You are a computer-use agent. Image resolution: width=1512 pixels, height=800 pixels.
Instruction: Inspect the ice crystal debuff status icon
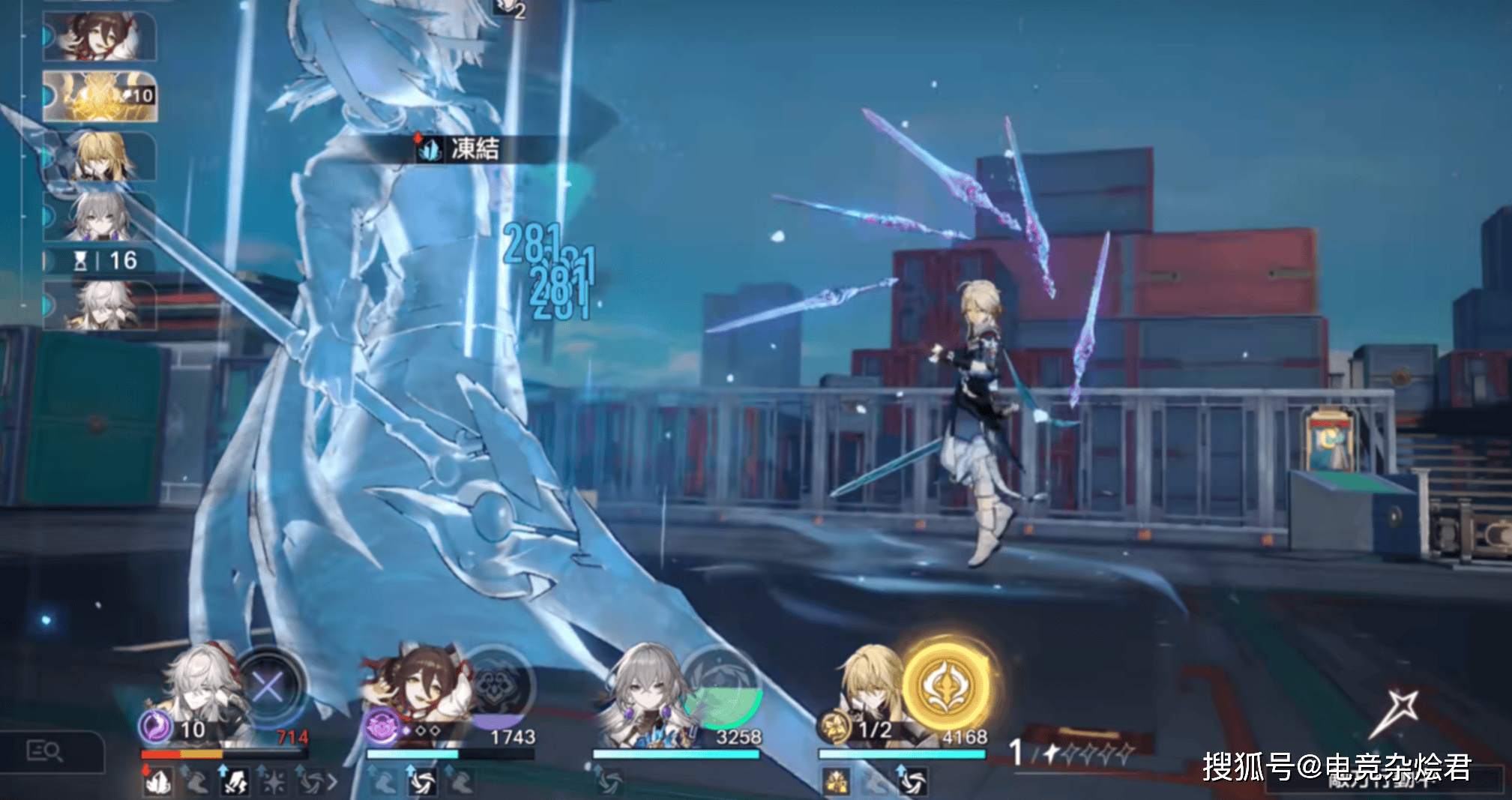158,782
